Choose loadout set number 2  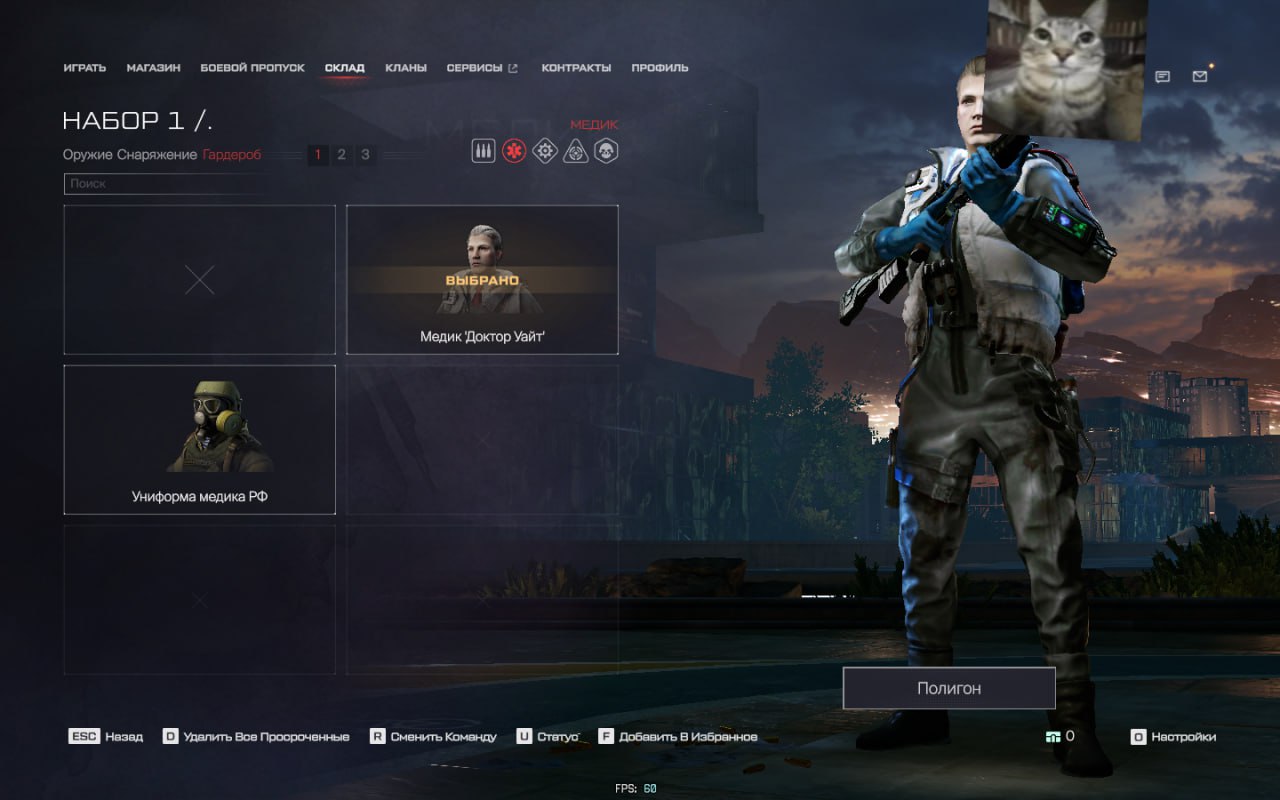click(341, 155)
